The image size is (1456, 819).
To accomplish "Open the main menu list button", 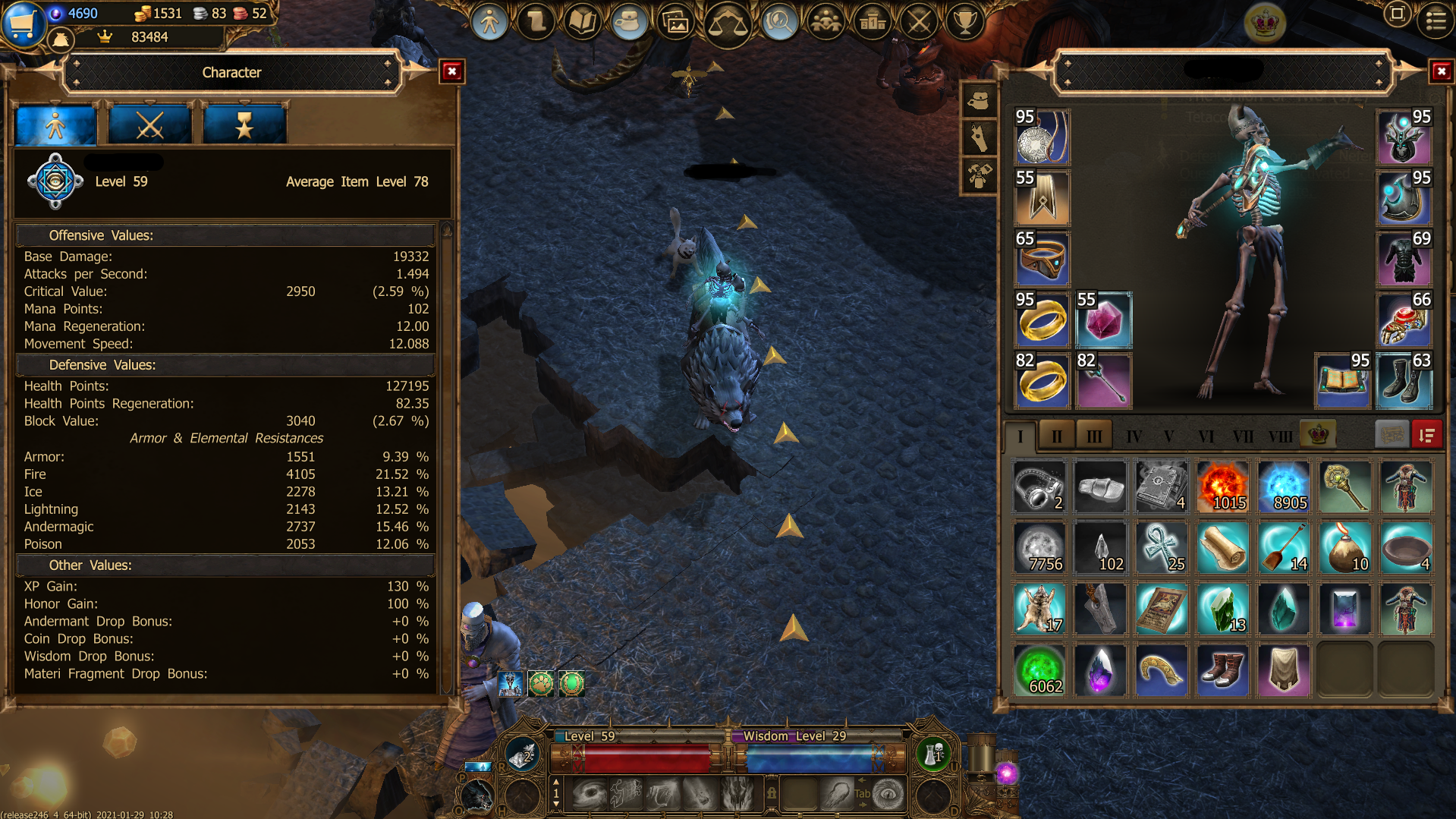I will tap(1436, 20).
